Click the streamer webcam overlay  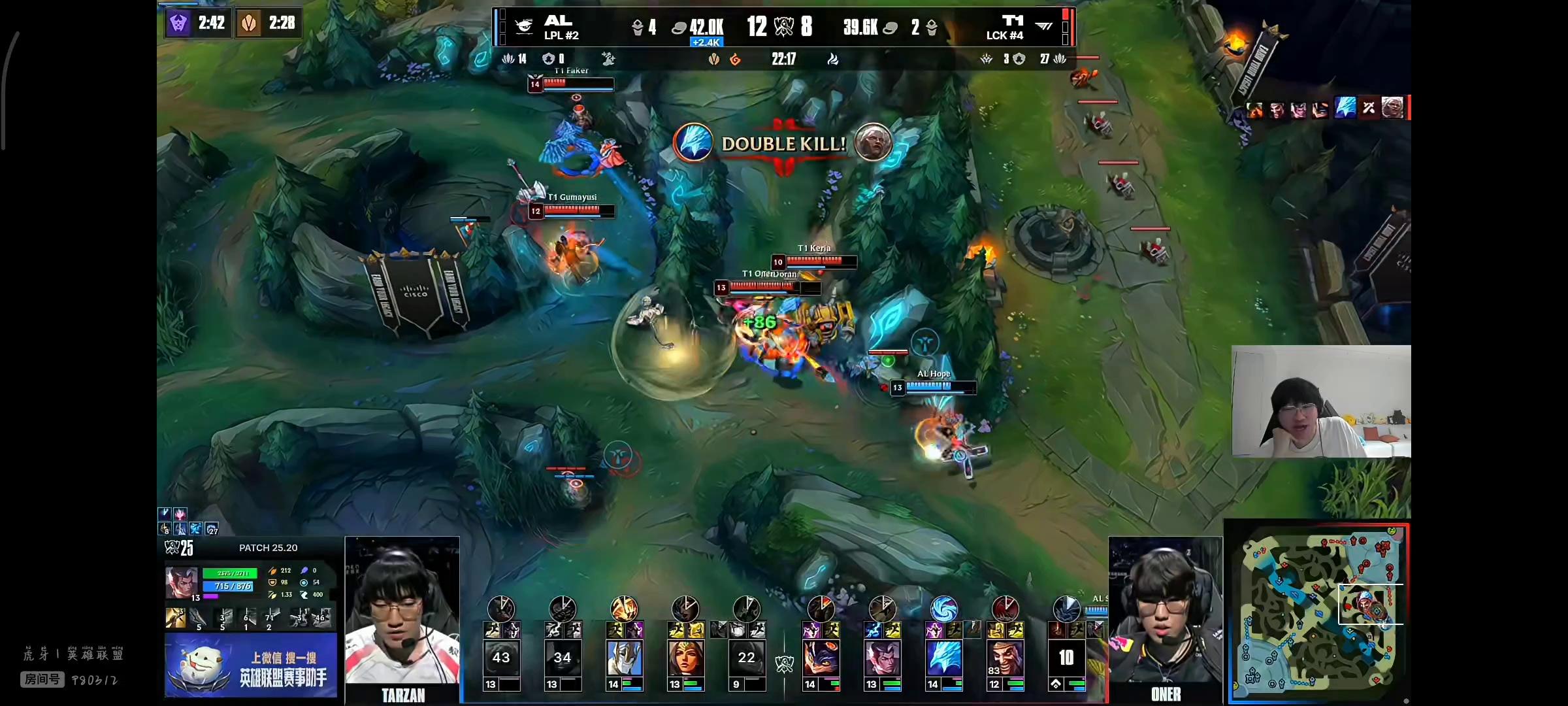(1321, 401)
